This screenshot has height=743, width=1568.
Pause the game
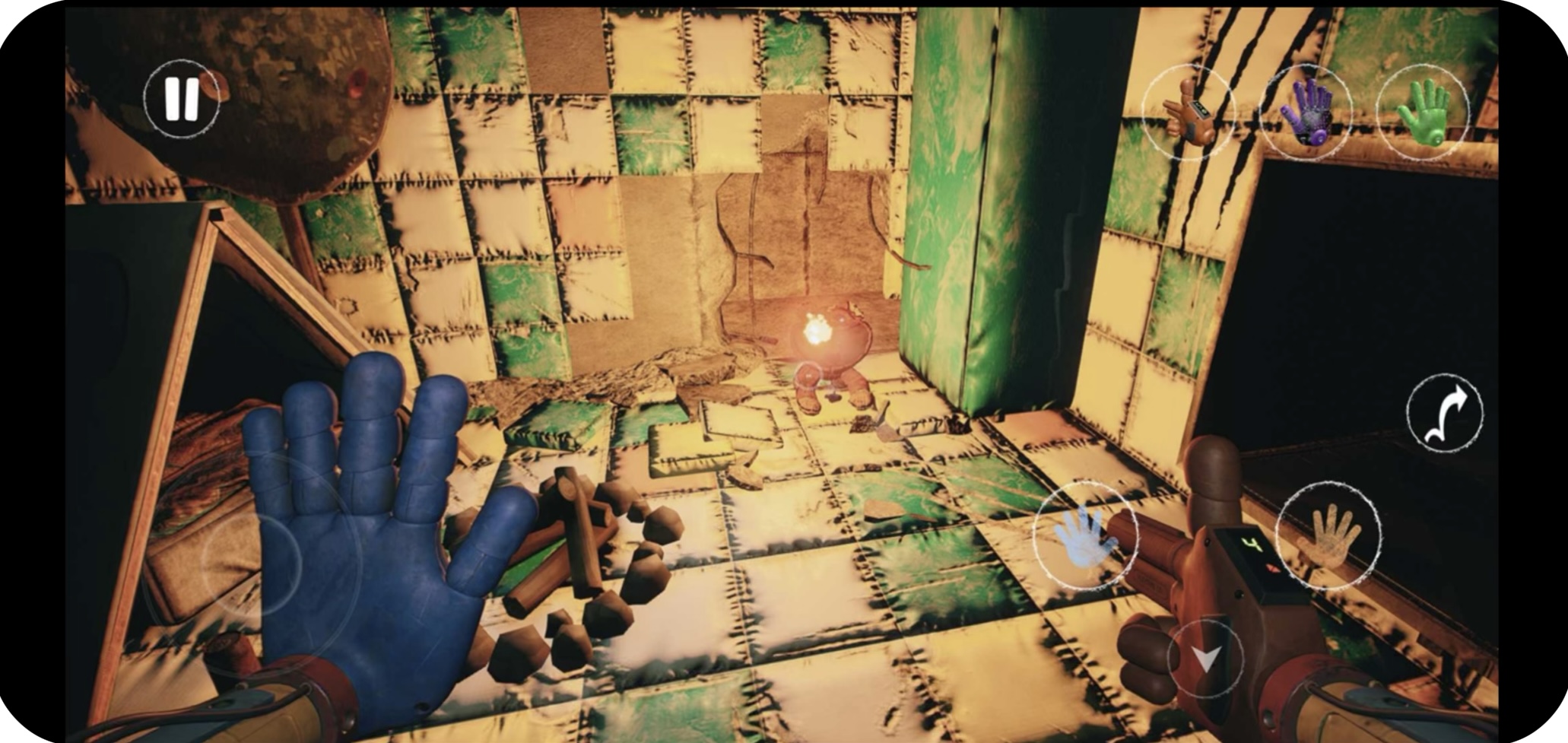coord(182,99)
